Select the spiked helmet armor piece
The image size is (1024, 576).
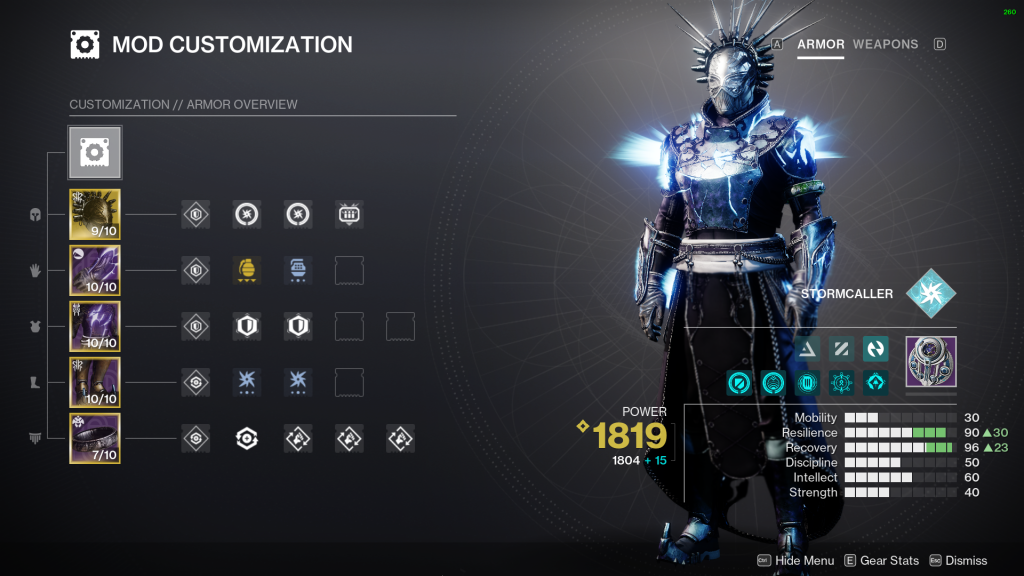click(95, 214)
